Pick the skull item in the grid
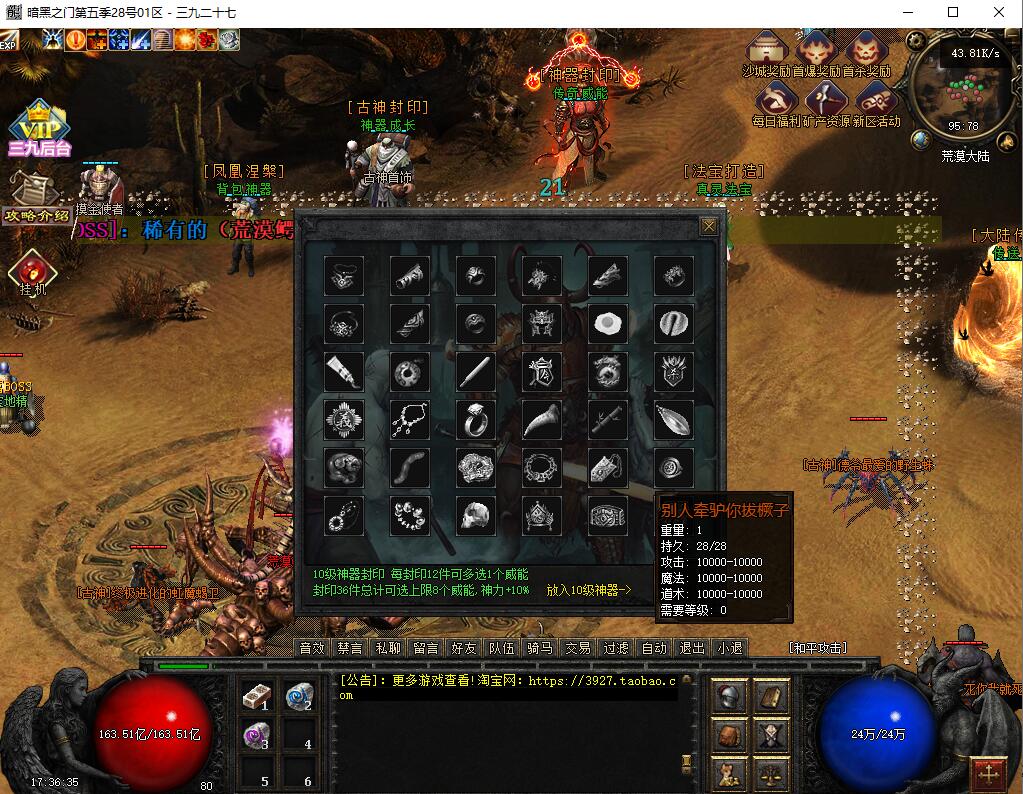This screenshot has height=794, width=1023. pos(475,516)
